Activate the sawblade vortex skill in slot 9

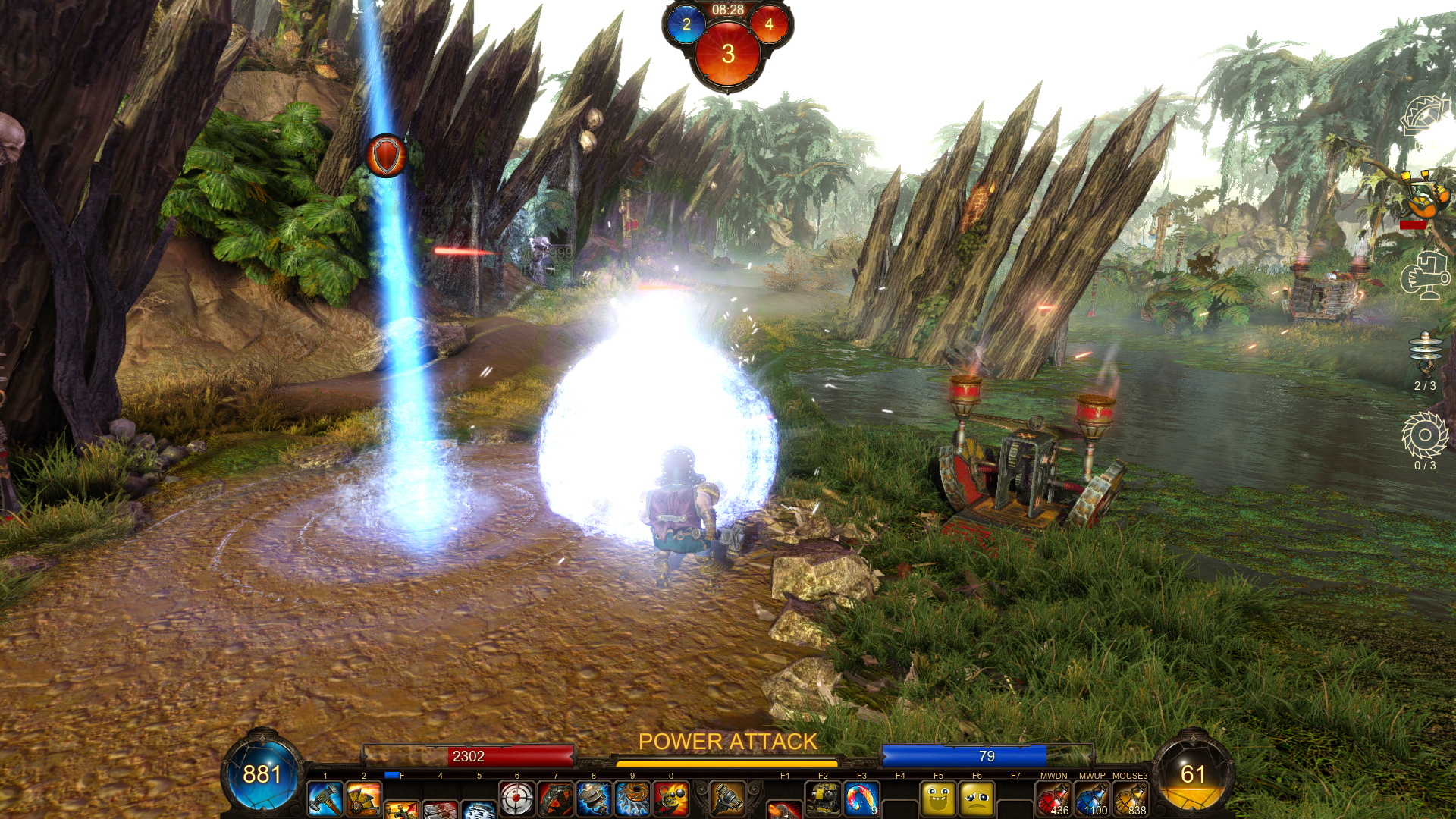632,799
